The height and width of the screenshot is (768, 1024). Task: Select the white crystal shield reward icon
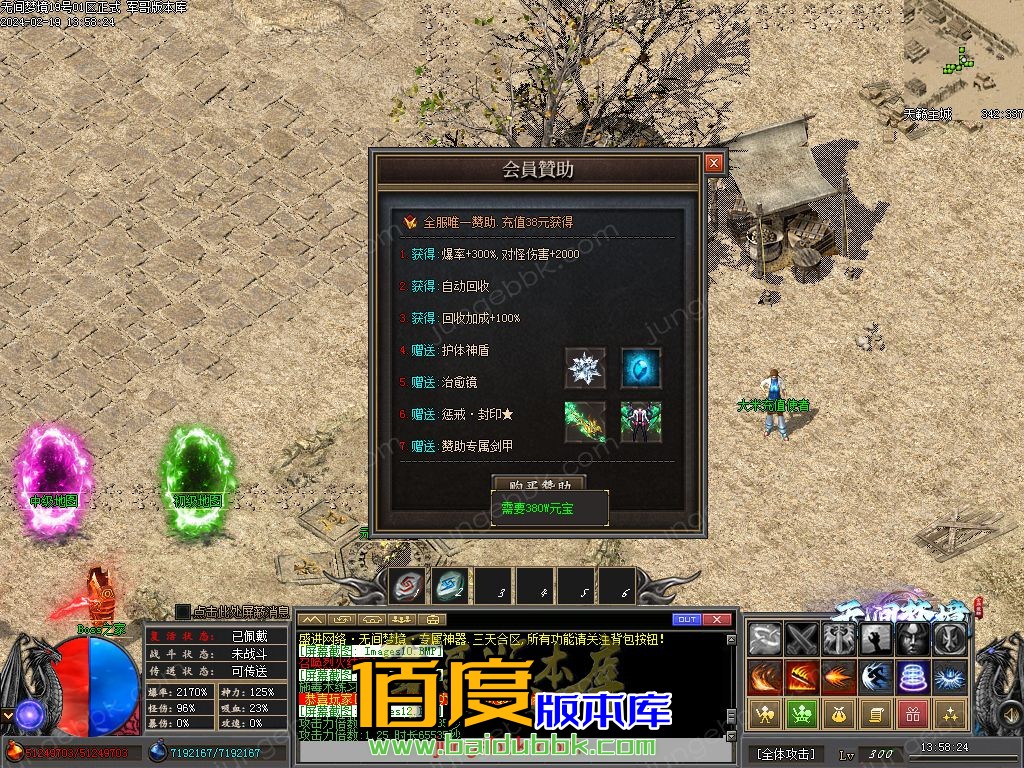click(585, 368)
